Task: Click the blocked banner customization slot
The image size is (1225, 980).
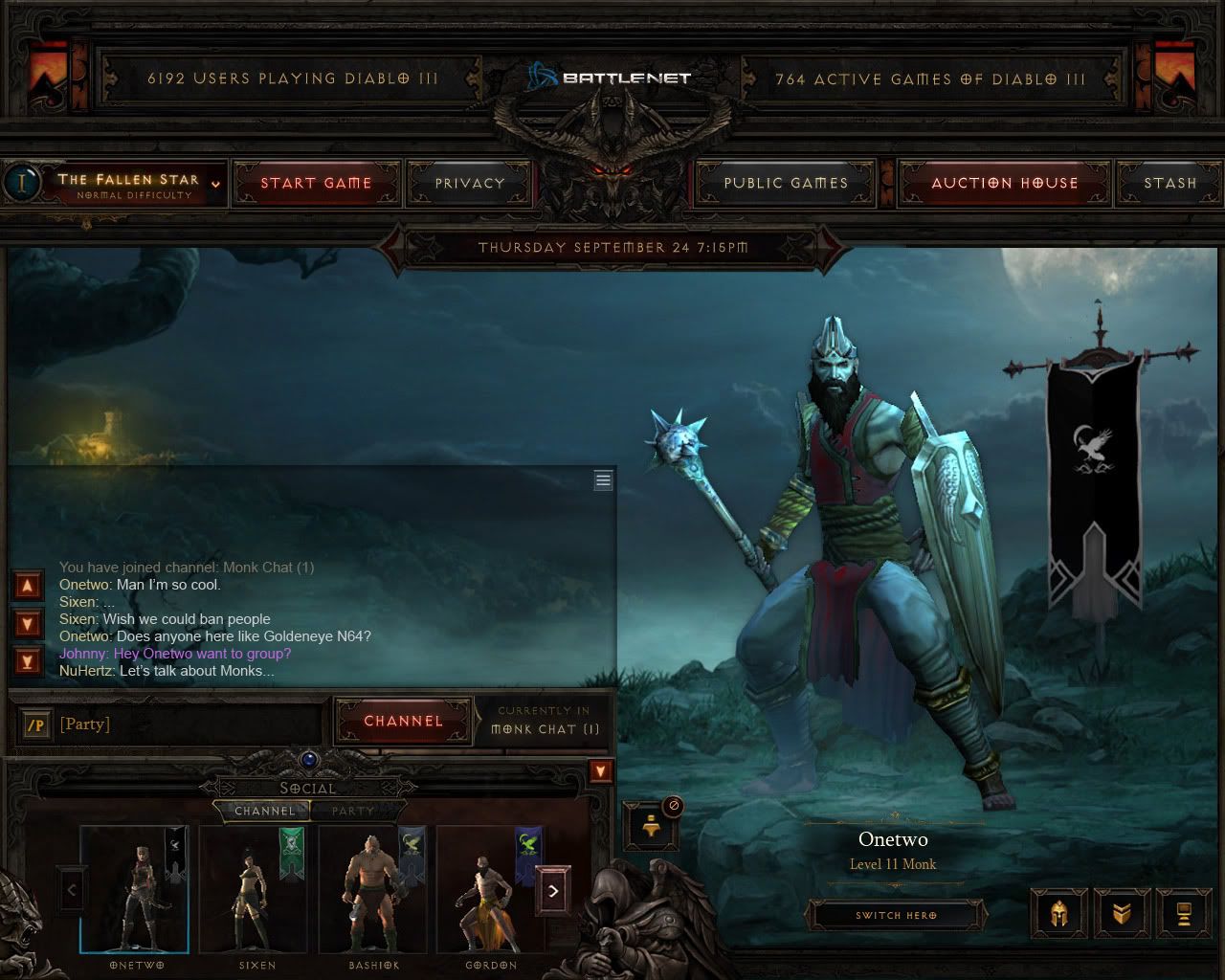Action: click(651, 827)
